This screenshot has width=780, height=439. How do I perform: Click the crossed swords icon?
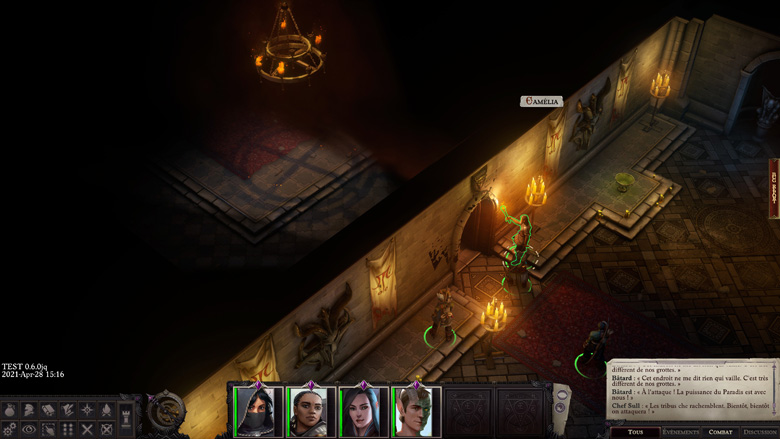(87, 429)
